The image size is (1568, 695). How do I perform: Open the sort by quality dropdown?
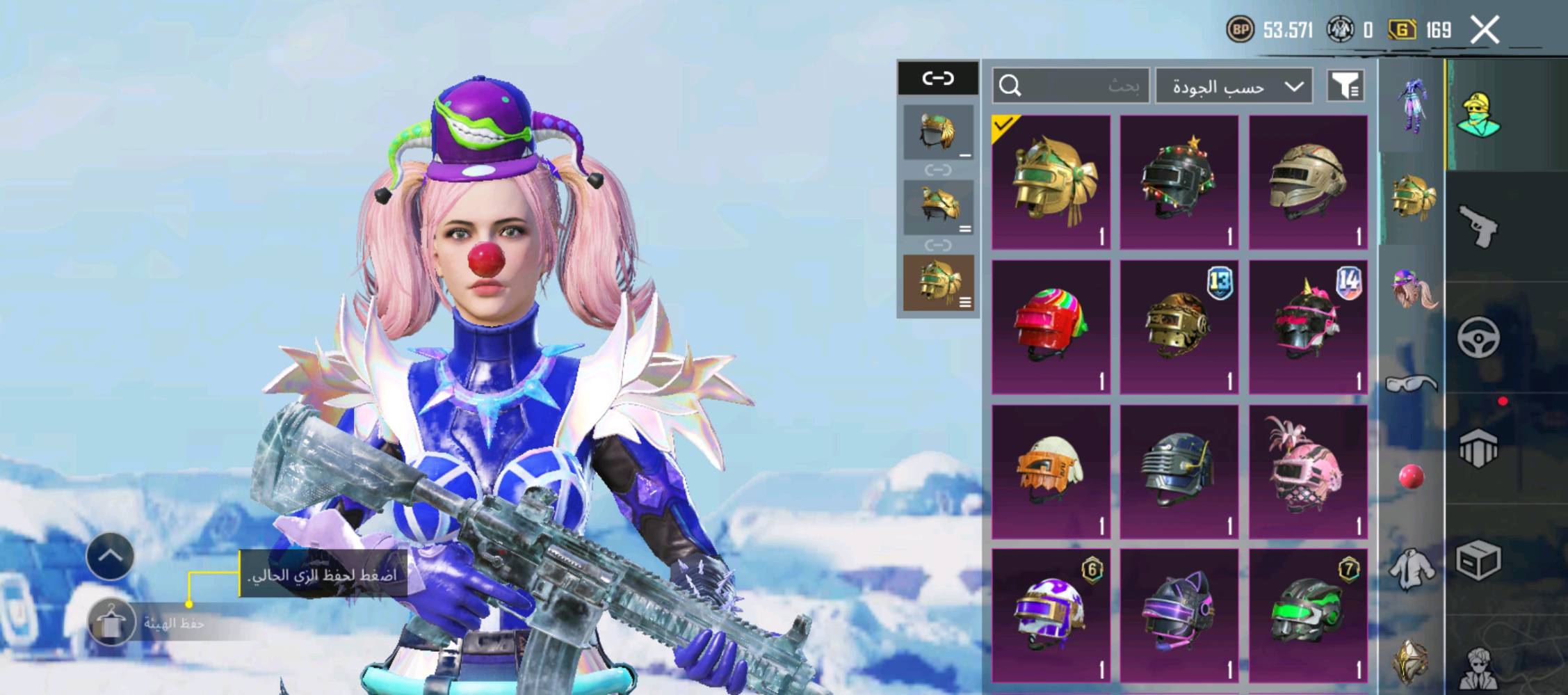coord(1234,86)
